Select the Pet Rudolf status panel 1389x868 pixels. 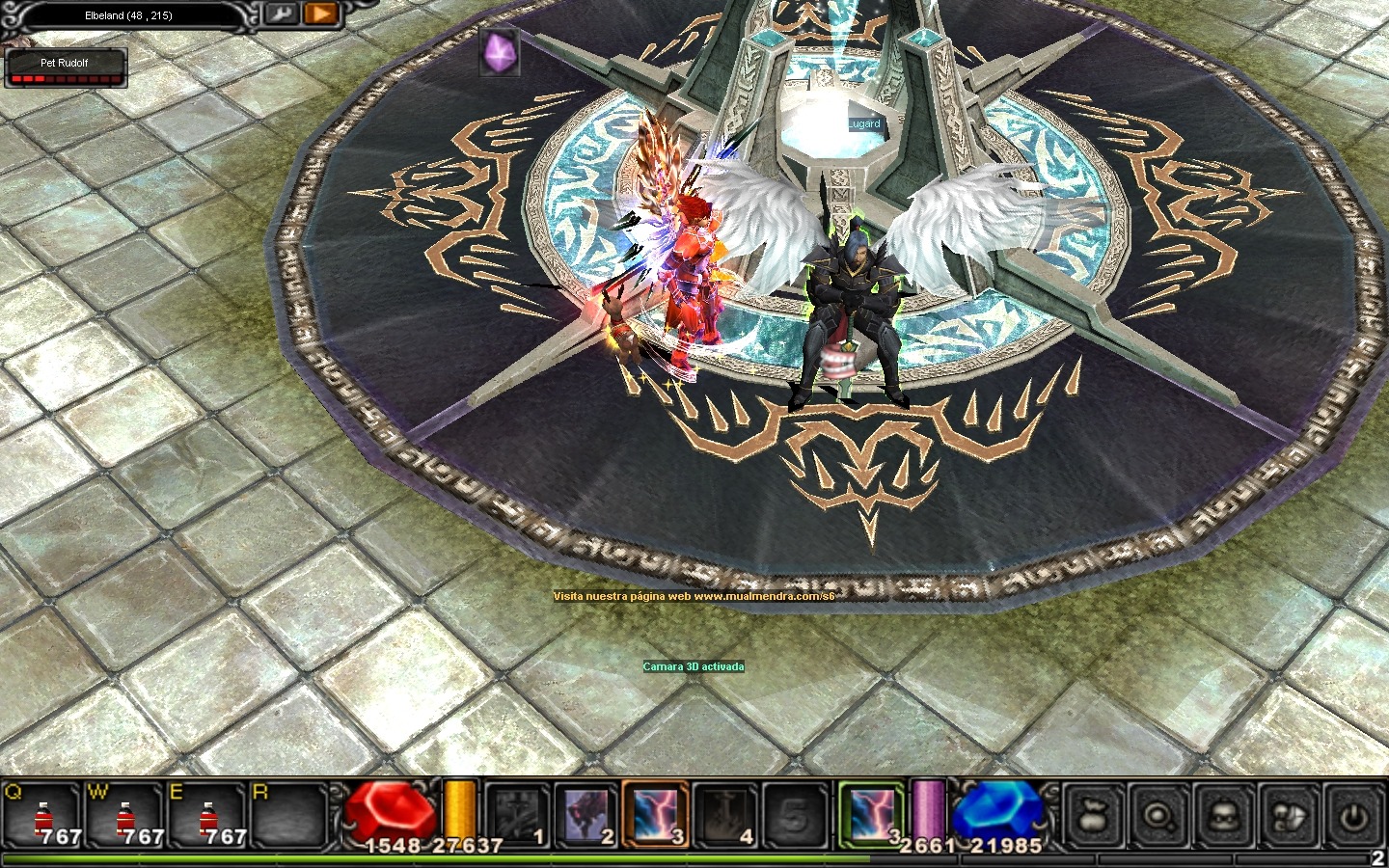pos(66,68)
